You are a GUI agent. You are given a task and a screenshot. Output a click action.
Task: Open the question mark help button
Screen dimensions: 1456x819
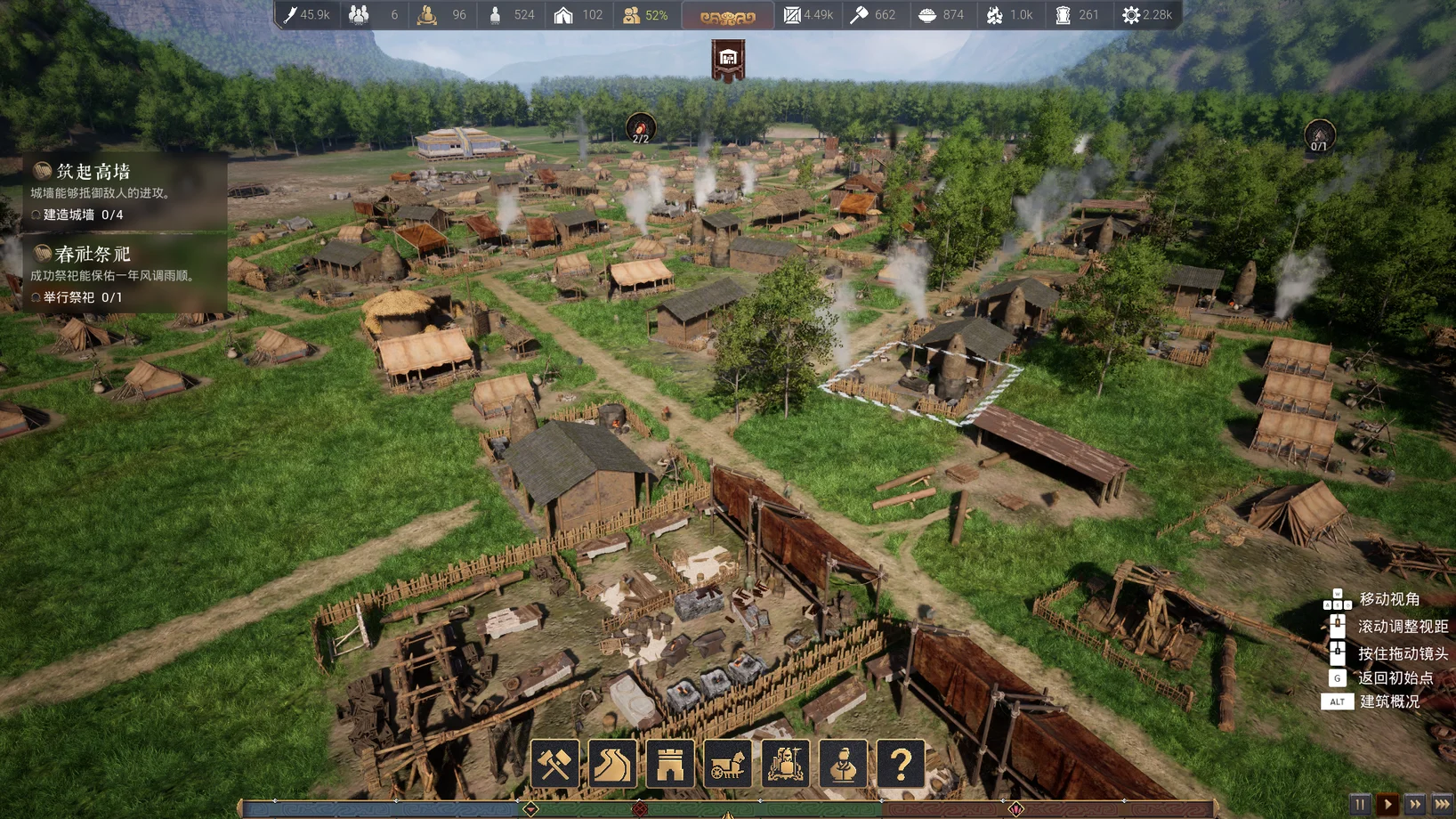pos(901,764)
